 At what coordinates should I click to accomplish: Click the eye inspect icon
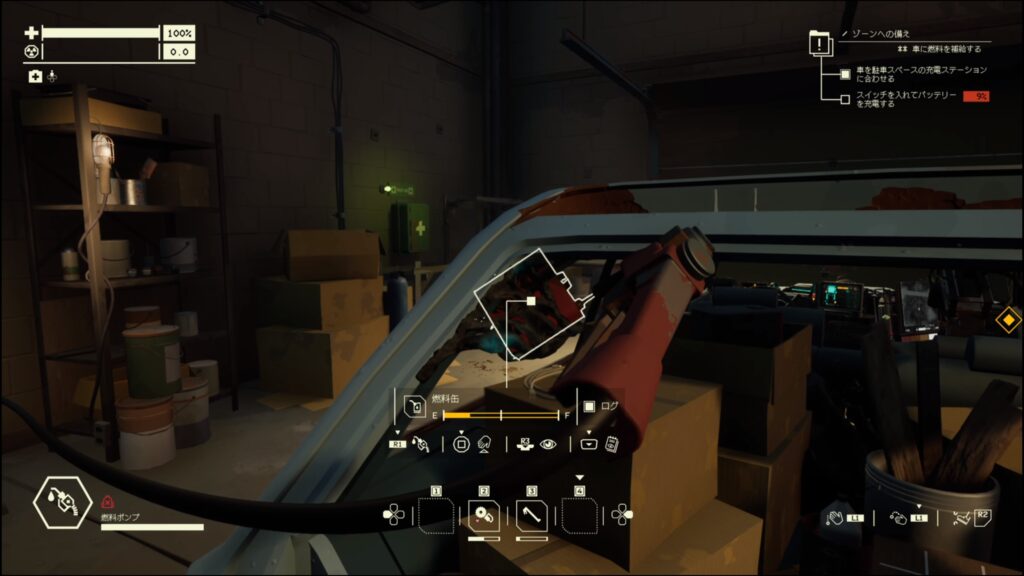(548, 444)
